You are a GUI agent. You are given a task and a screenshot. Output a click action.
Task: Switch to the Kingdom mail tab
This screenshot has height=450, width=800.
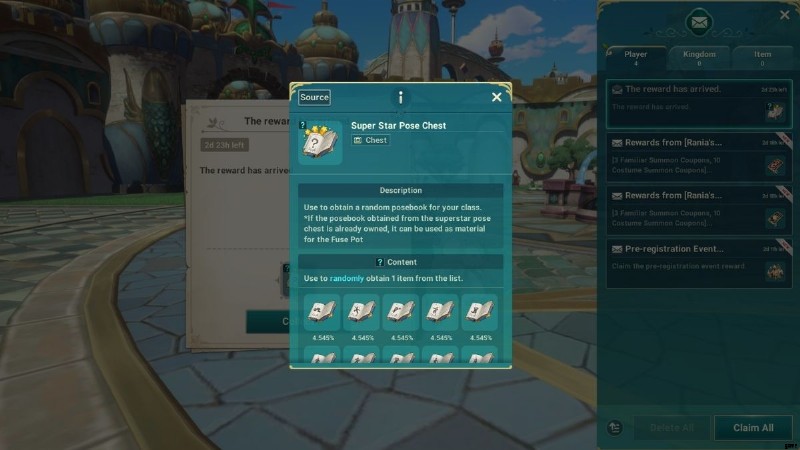tap(699, 58)
